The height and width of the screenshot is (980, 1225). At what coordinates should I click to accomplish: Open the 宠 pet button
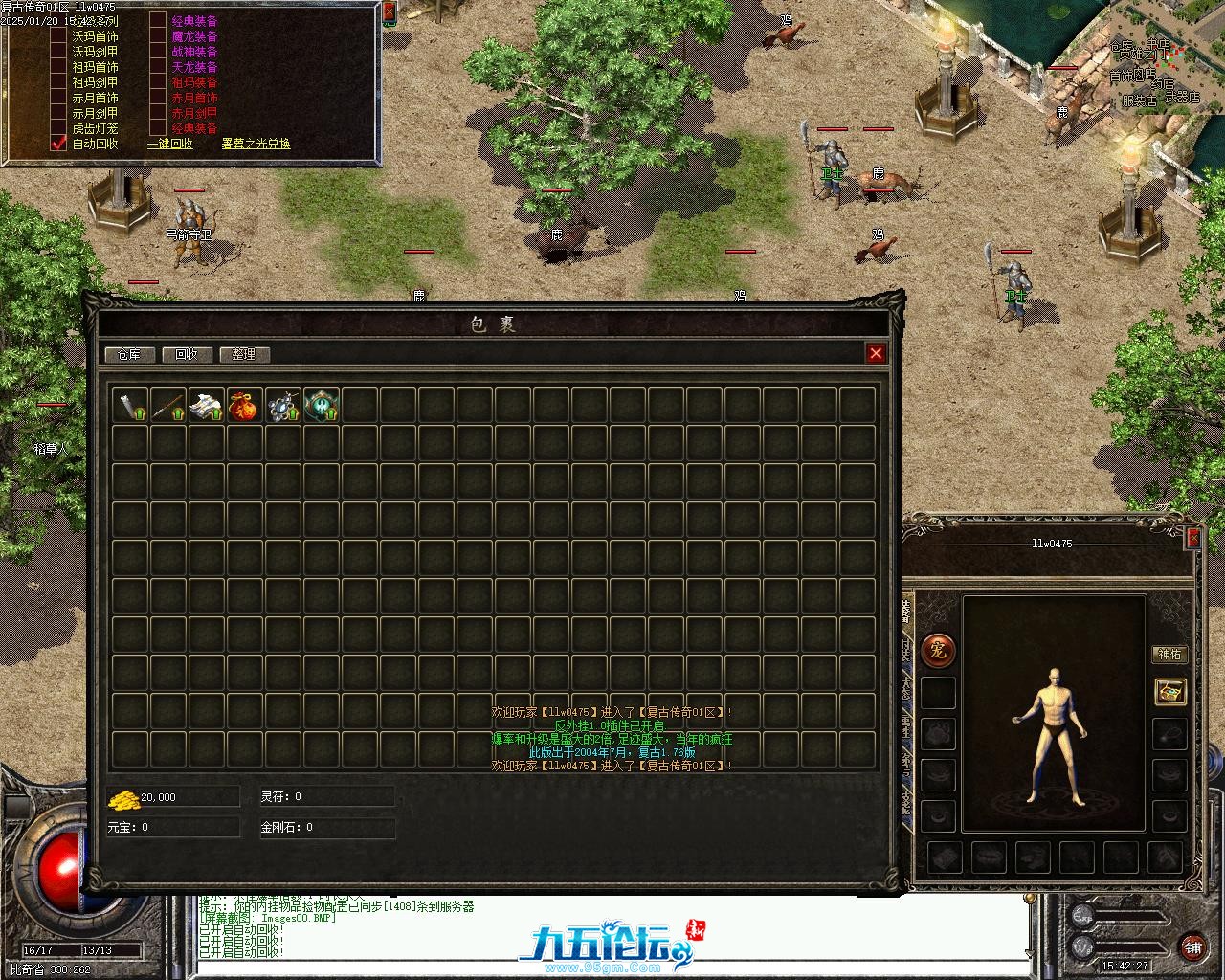938,651
